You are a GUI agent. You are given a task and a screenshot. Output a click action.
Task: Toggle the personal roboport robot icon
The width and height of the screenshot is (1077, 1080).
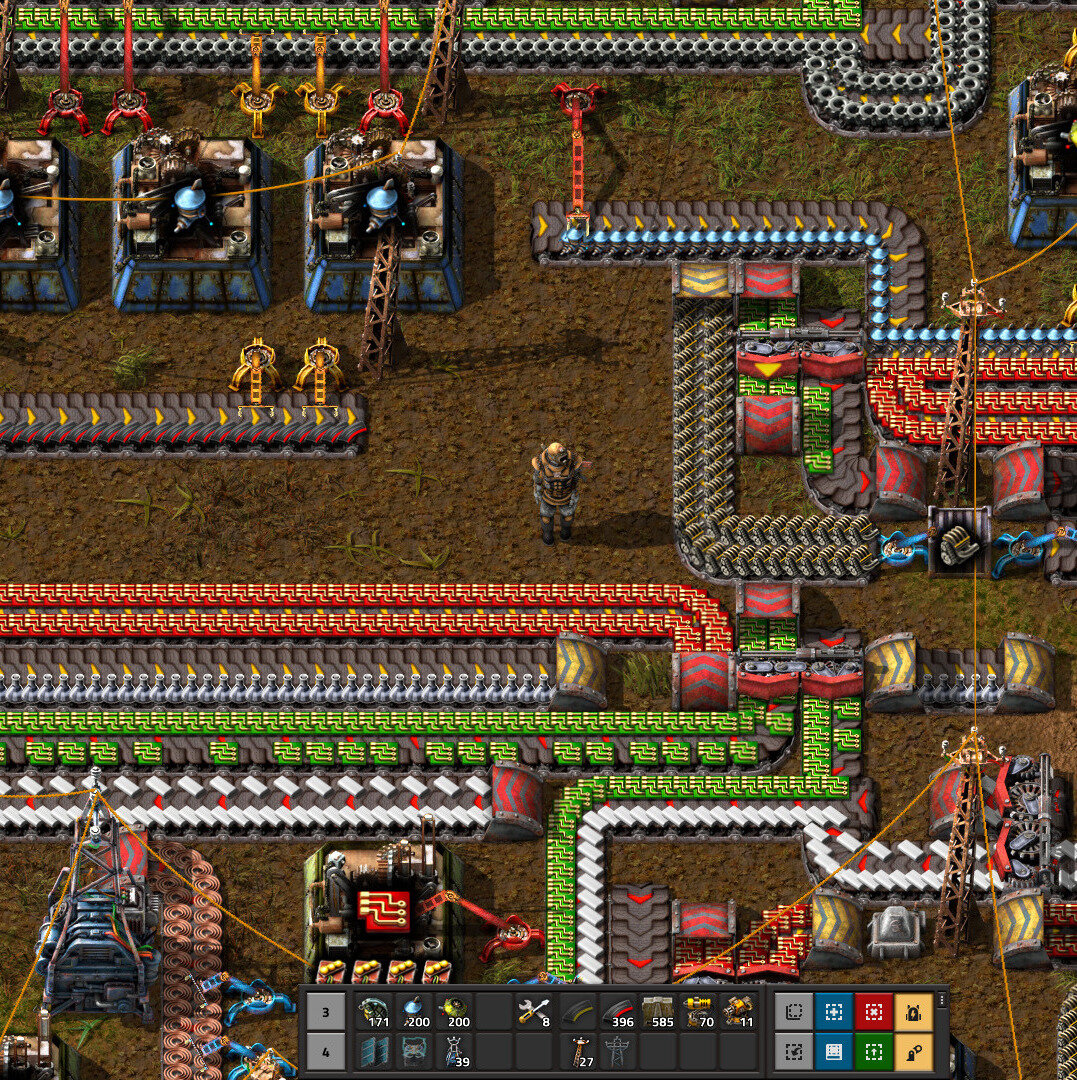(913, 1012)
